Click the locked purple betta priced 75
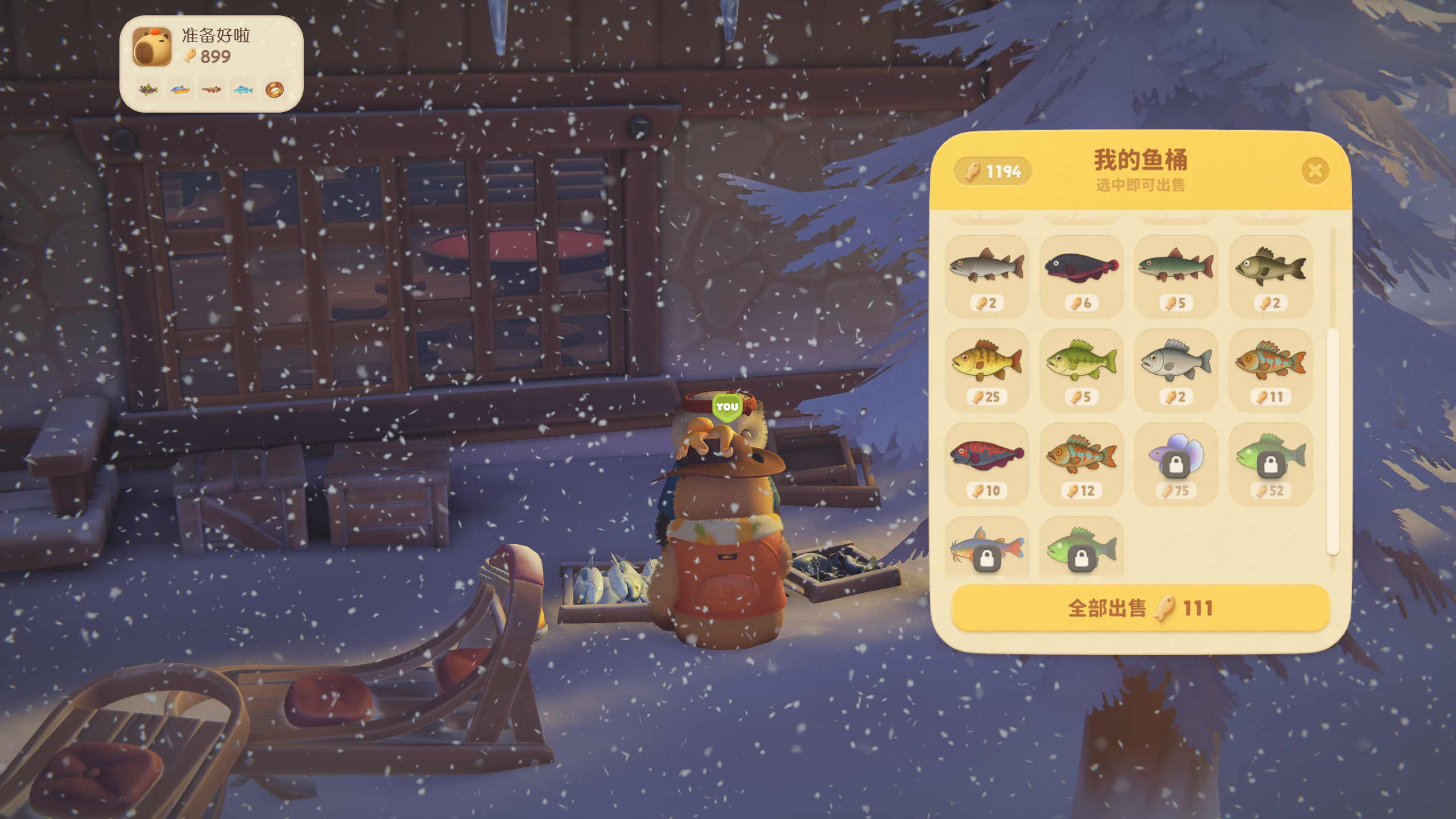The image size is (1456, 819). pyautogui.click(x=1176, y=462)
